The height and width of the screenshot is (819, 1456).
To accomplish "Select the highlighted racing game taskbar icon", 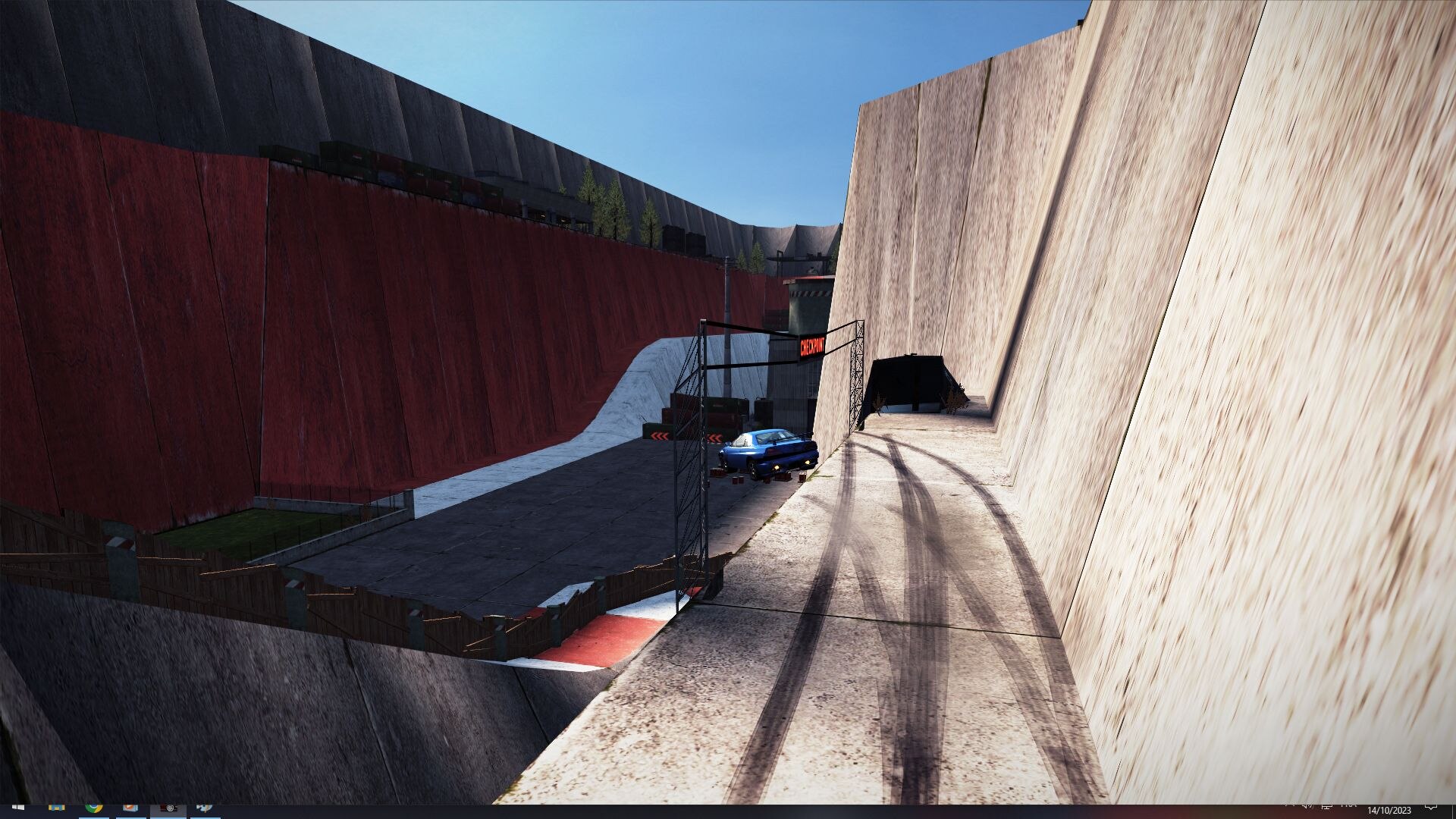I will pyautogui.click(x=170, y=808).
